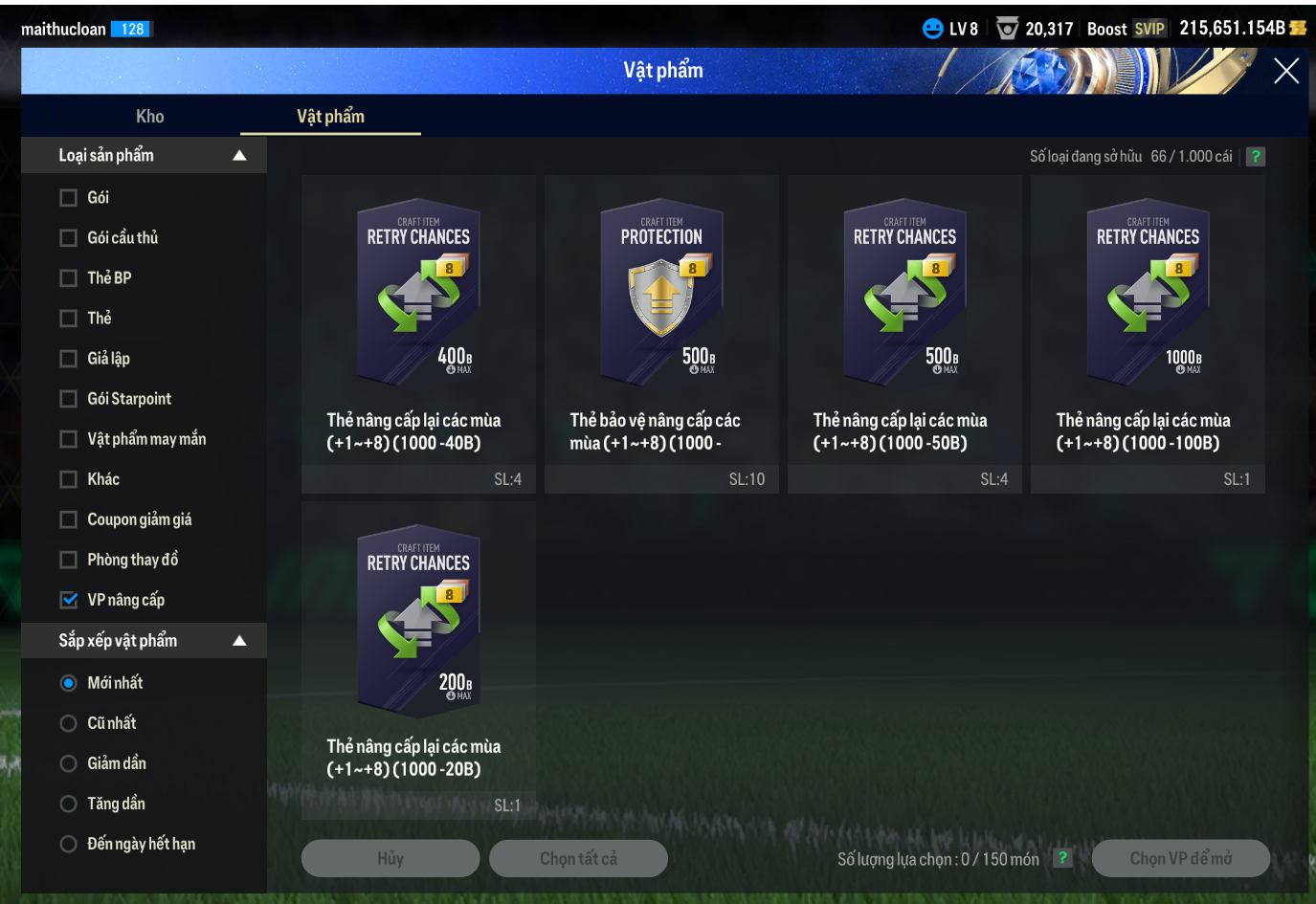The width and height of the screenshot is (1316, 904).
Task: Sort by Đến ngày hết hạn
Action: (69, 844)
